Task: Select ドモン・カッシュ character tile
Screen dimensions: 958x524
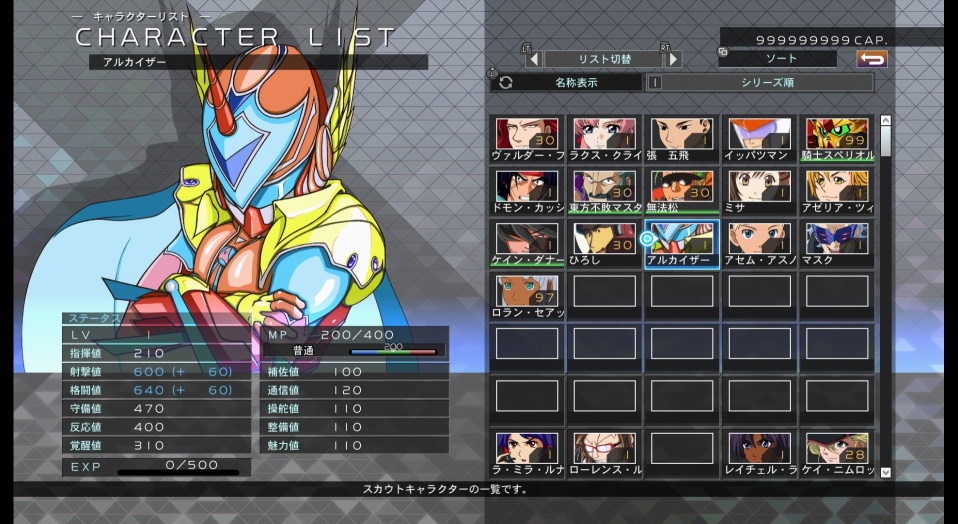Action: click(527, 192)
